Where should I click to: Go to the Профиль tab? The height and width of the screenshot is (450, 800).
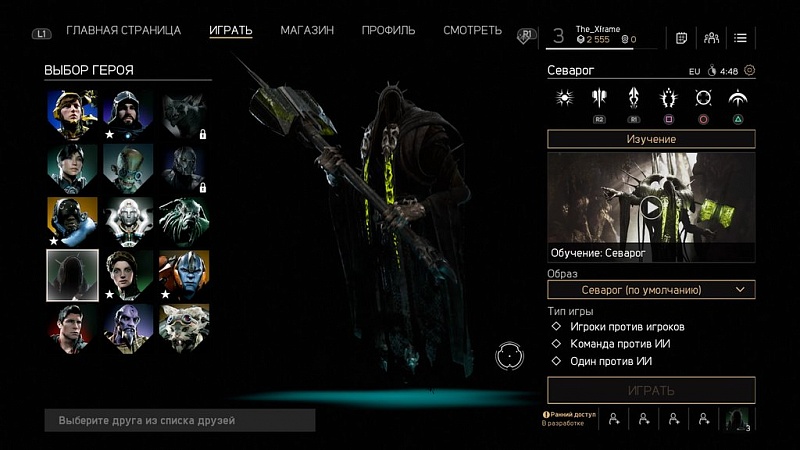389,30
